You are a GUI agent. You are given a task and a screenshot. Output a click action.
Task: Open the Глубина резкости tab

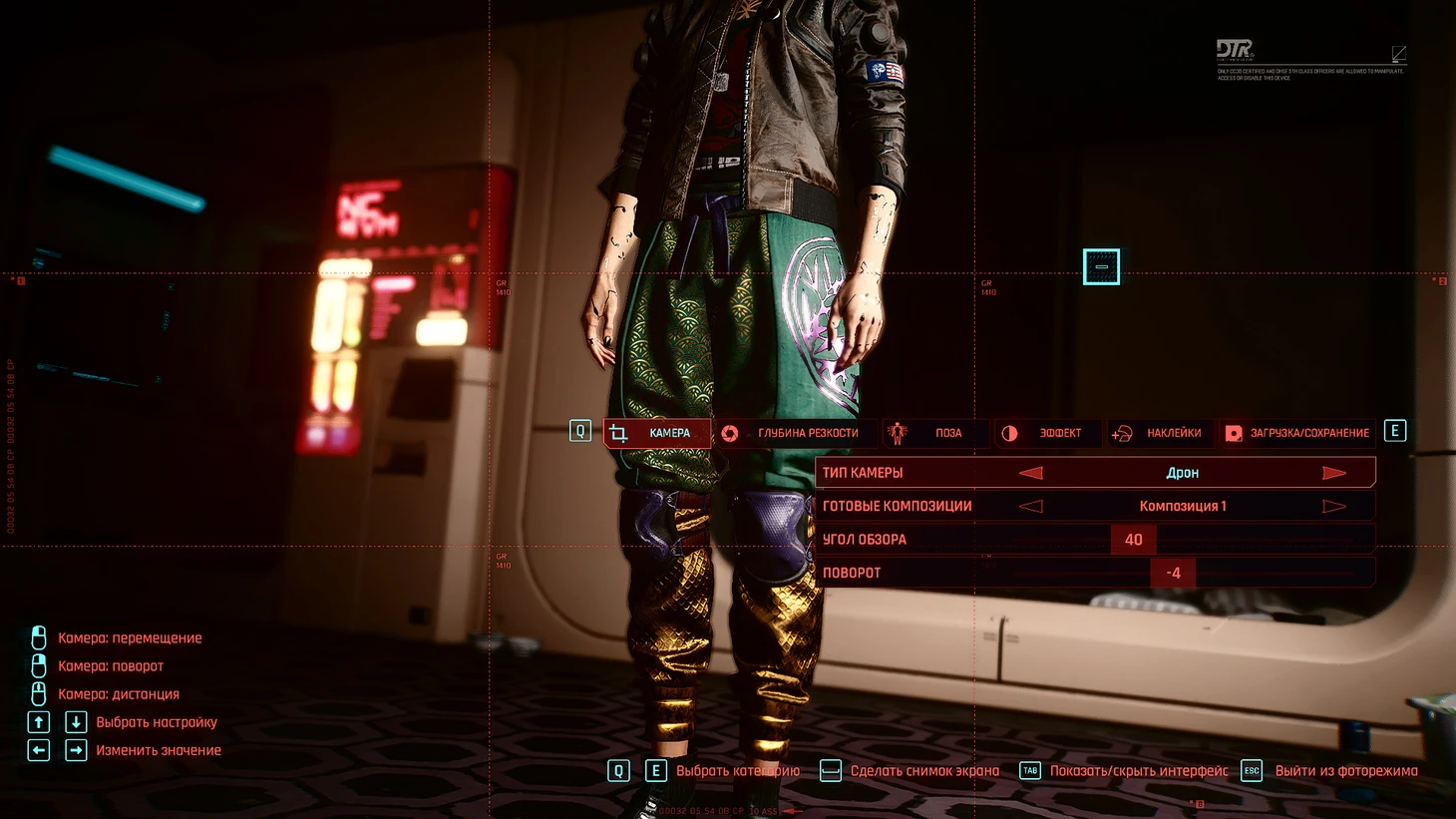796,433
